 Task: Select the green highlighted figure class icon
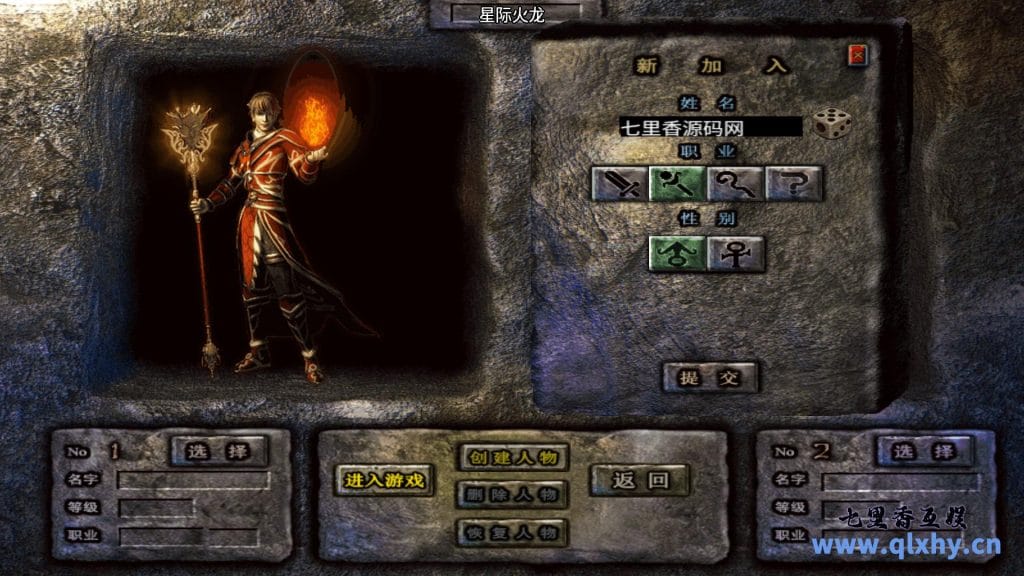tap(678, 183)
